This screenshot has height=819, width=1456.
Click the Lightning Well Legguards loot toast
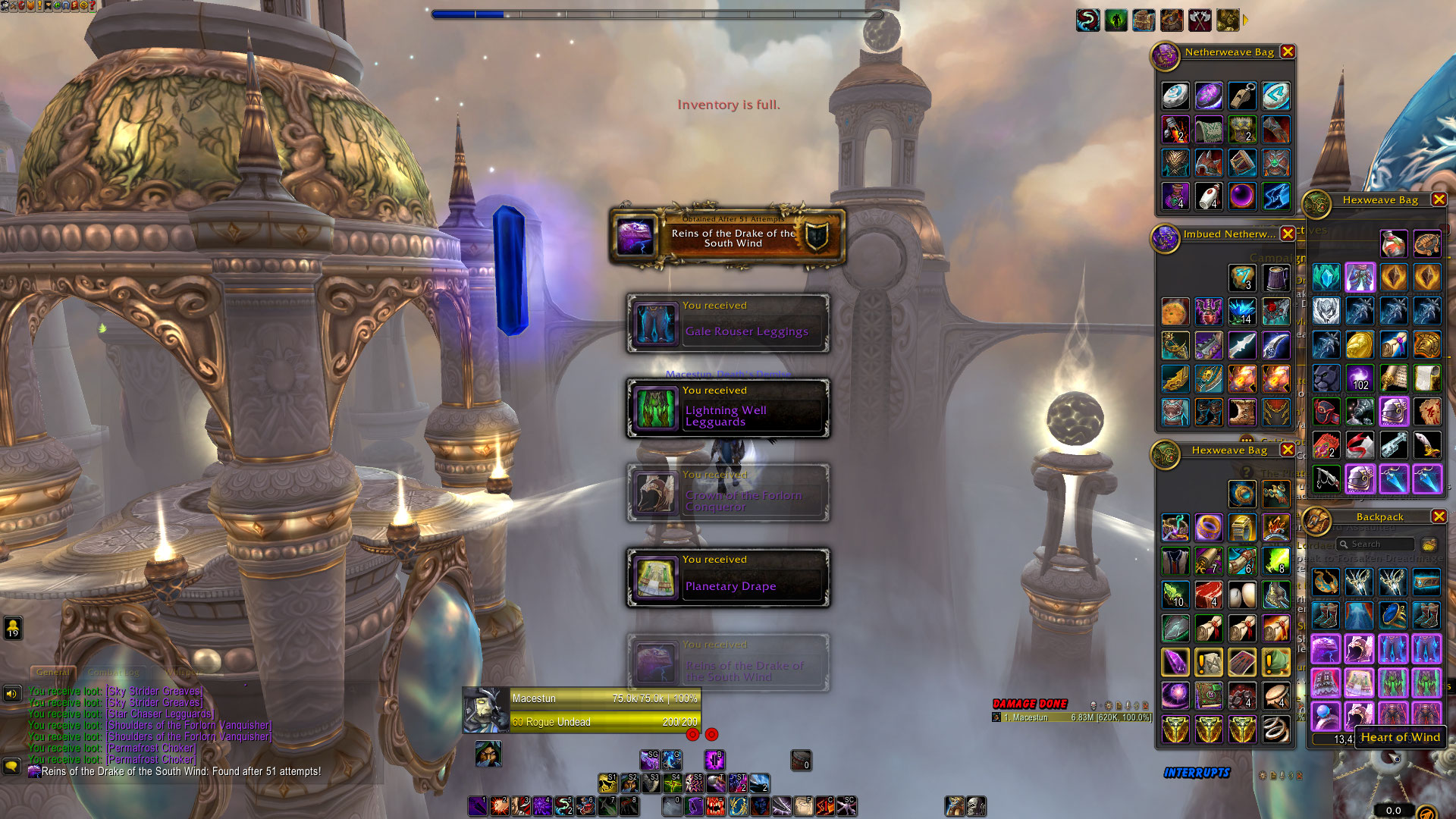[x=728, y=409]
